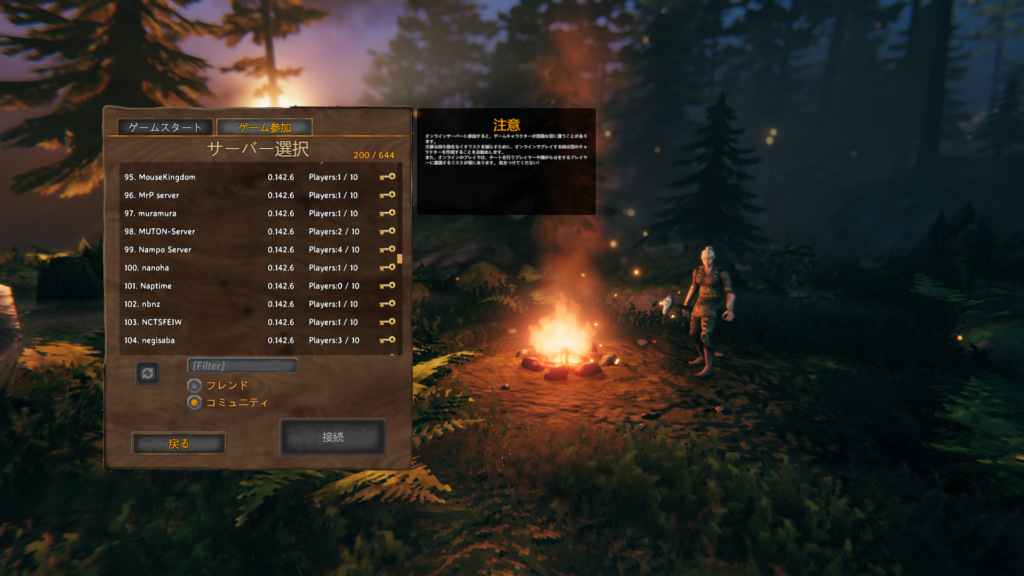Go back with the 戻る button
Screen dimensions: 1024x576
[179, 443]
